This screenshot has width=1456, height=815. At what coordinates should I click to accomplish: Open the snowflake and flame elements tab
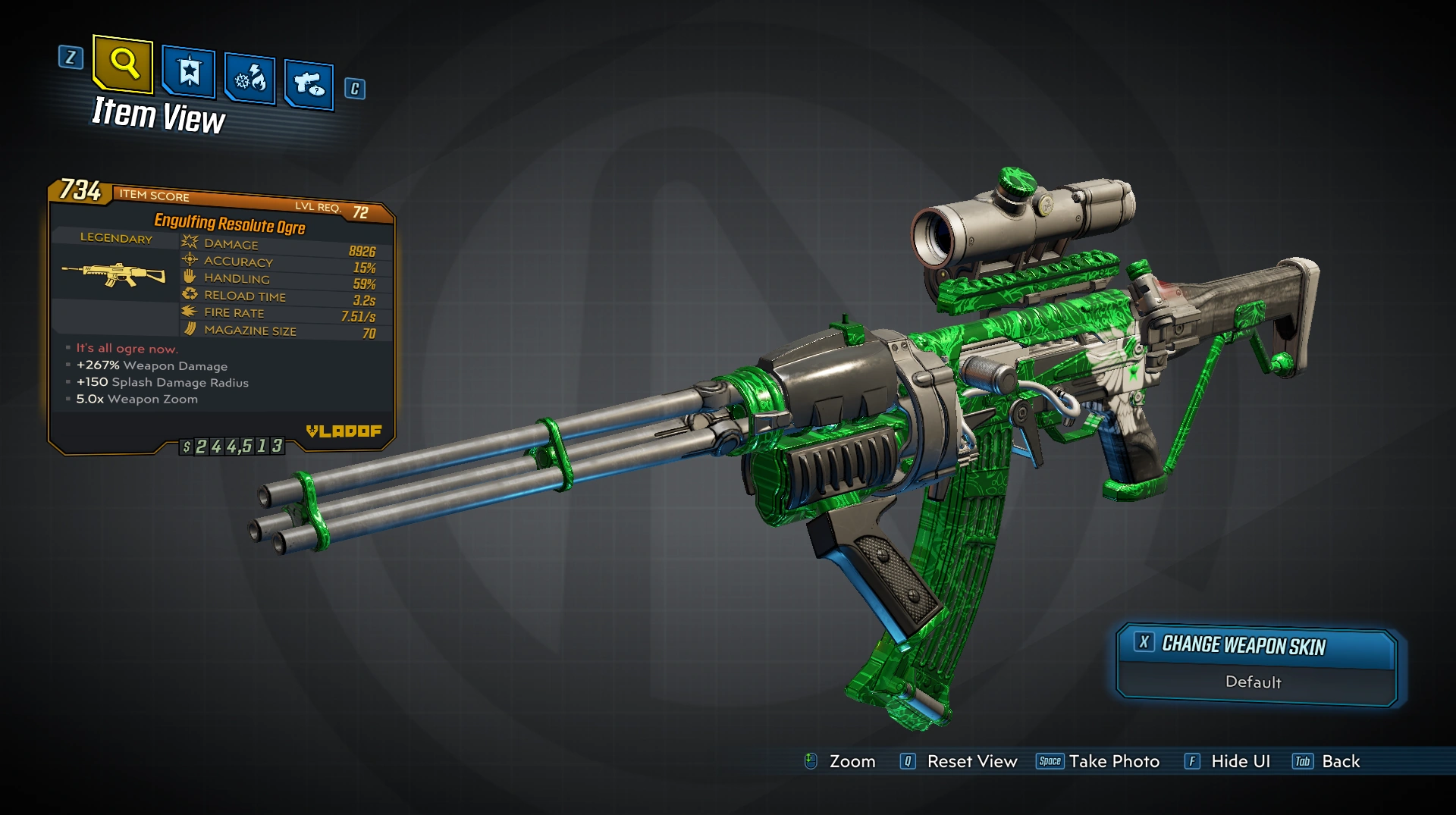(250, 78)
